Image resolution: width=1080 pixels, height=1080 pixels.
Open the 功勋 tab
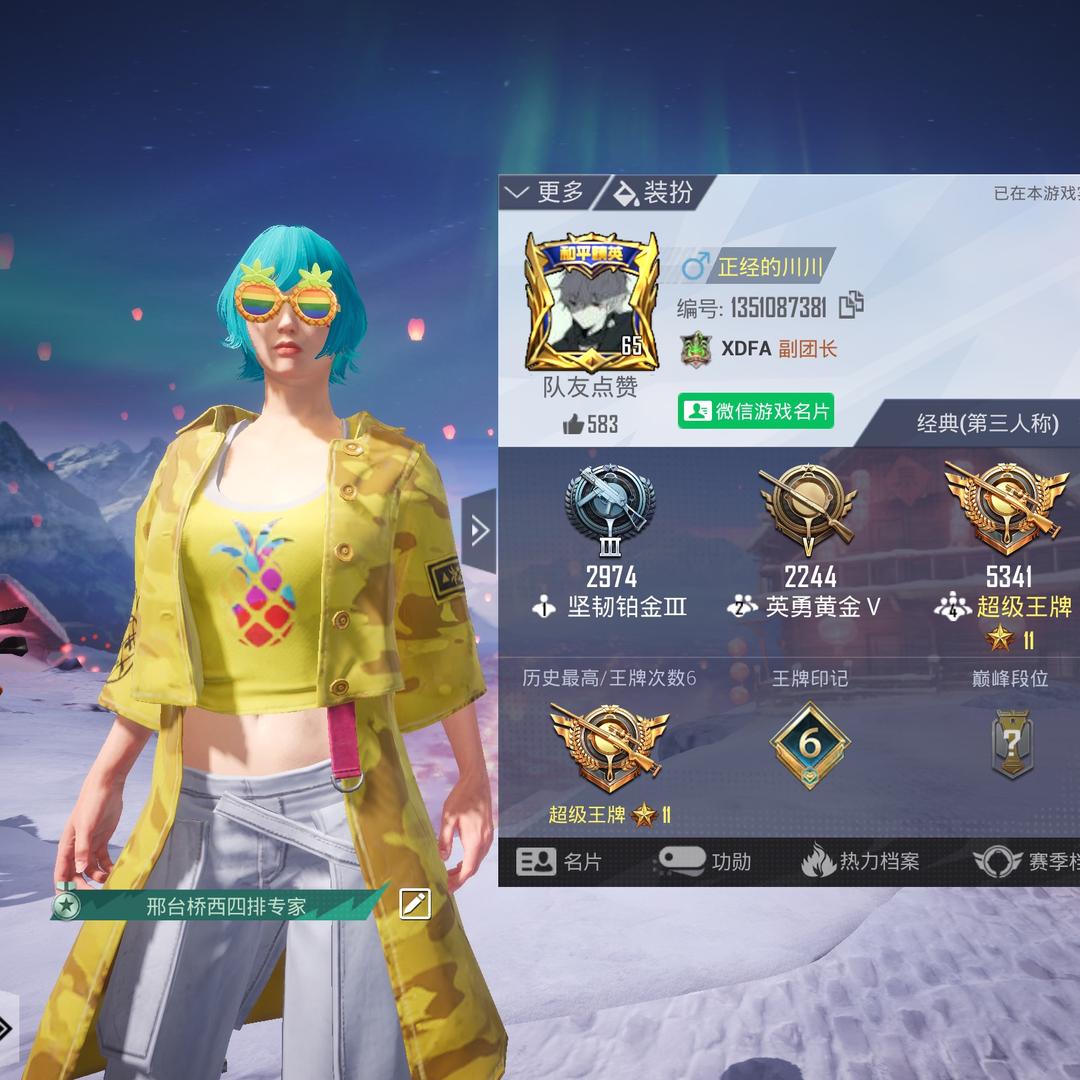point(703,861)
